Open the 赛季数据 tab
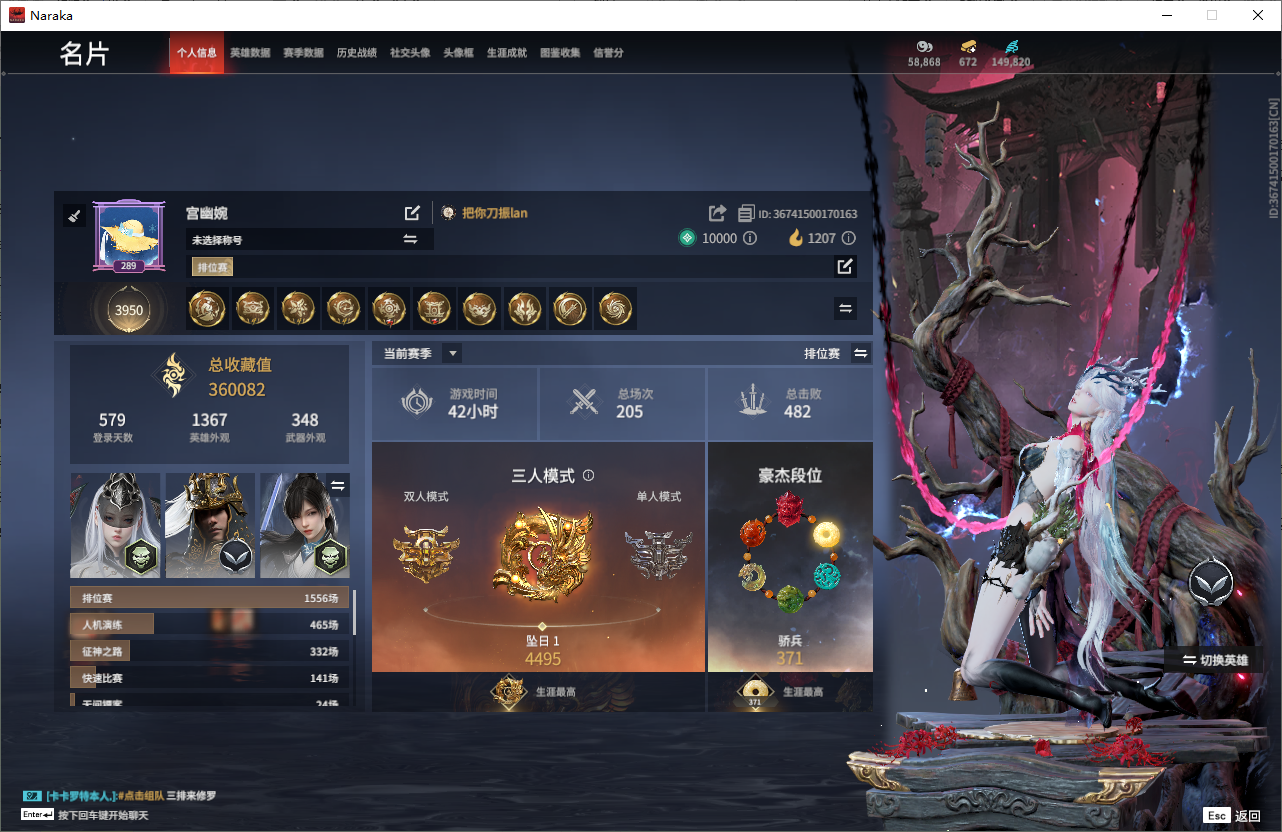 [303, 53]
